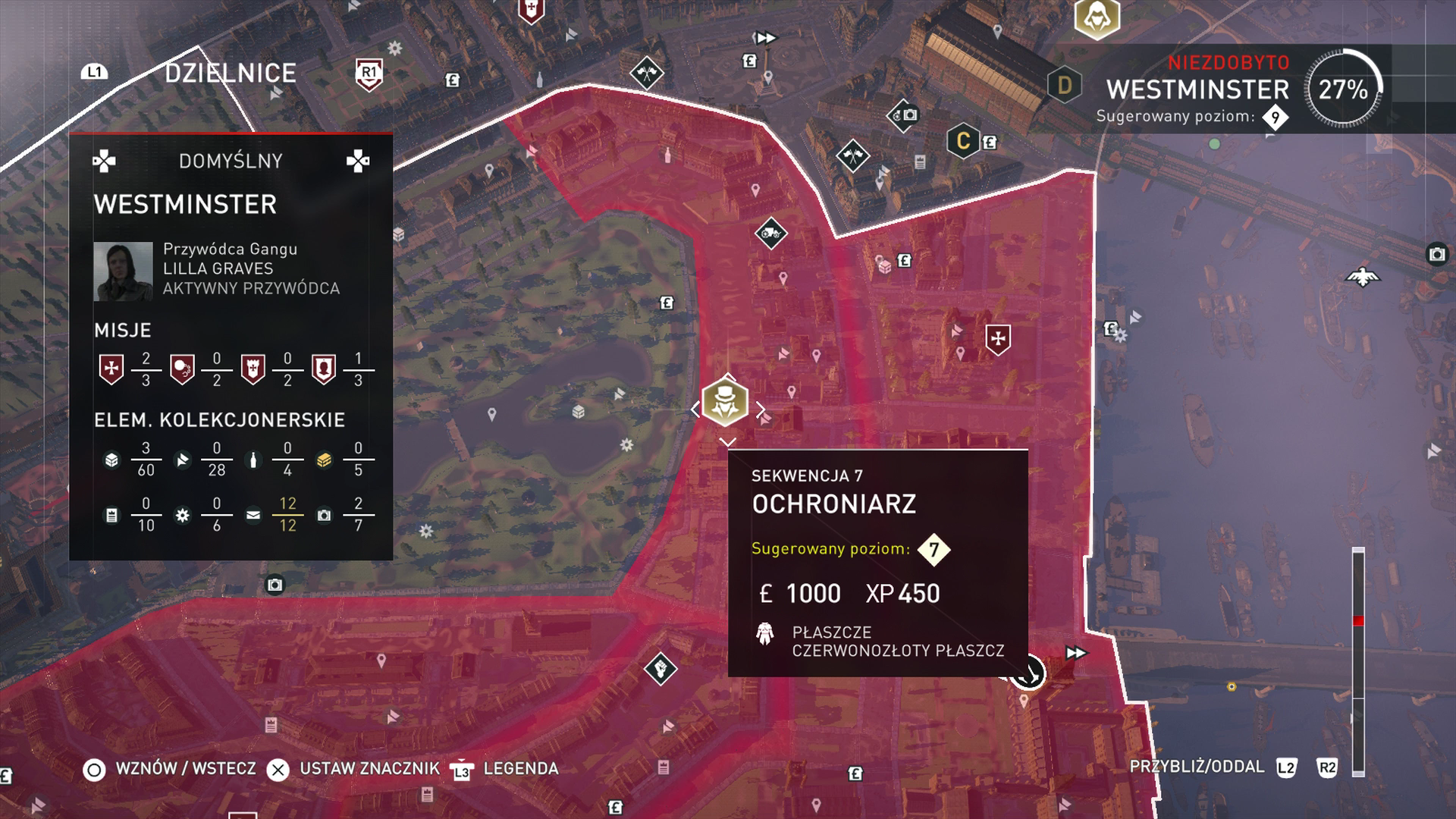Adjust the map zoom level slider
This screenshot has width=1456, height=819.
(x=1358, y=621)
